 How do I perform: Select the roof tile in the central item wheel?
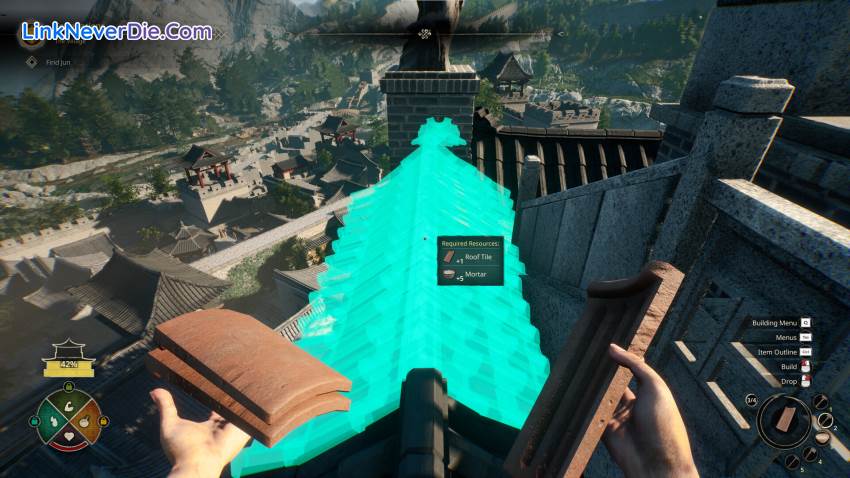(x=787, y=420)
